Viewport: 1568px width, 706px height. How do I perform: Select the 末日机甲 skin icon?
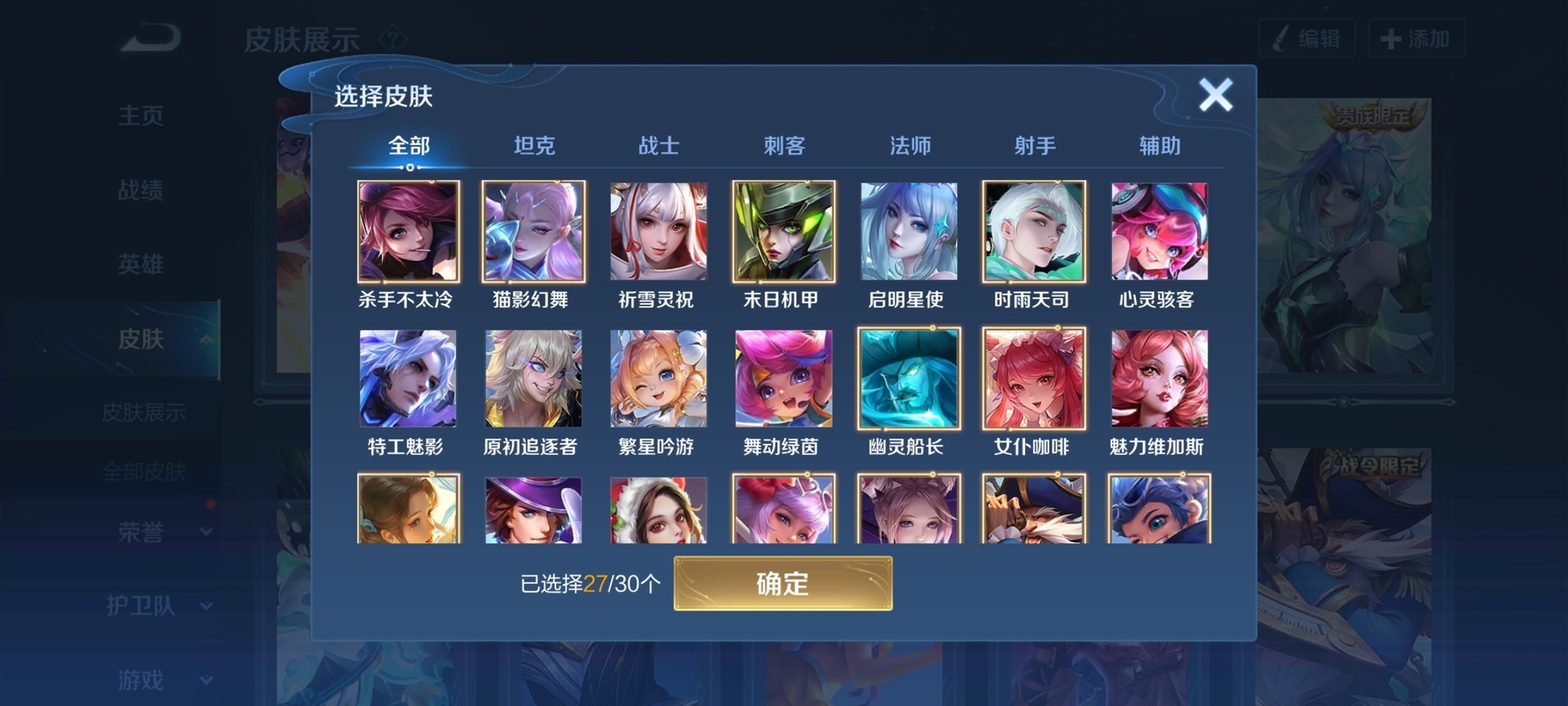(x=782, y=231)
